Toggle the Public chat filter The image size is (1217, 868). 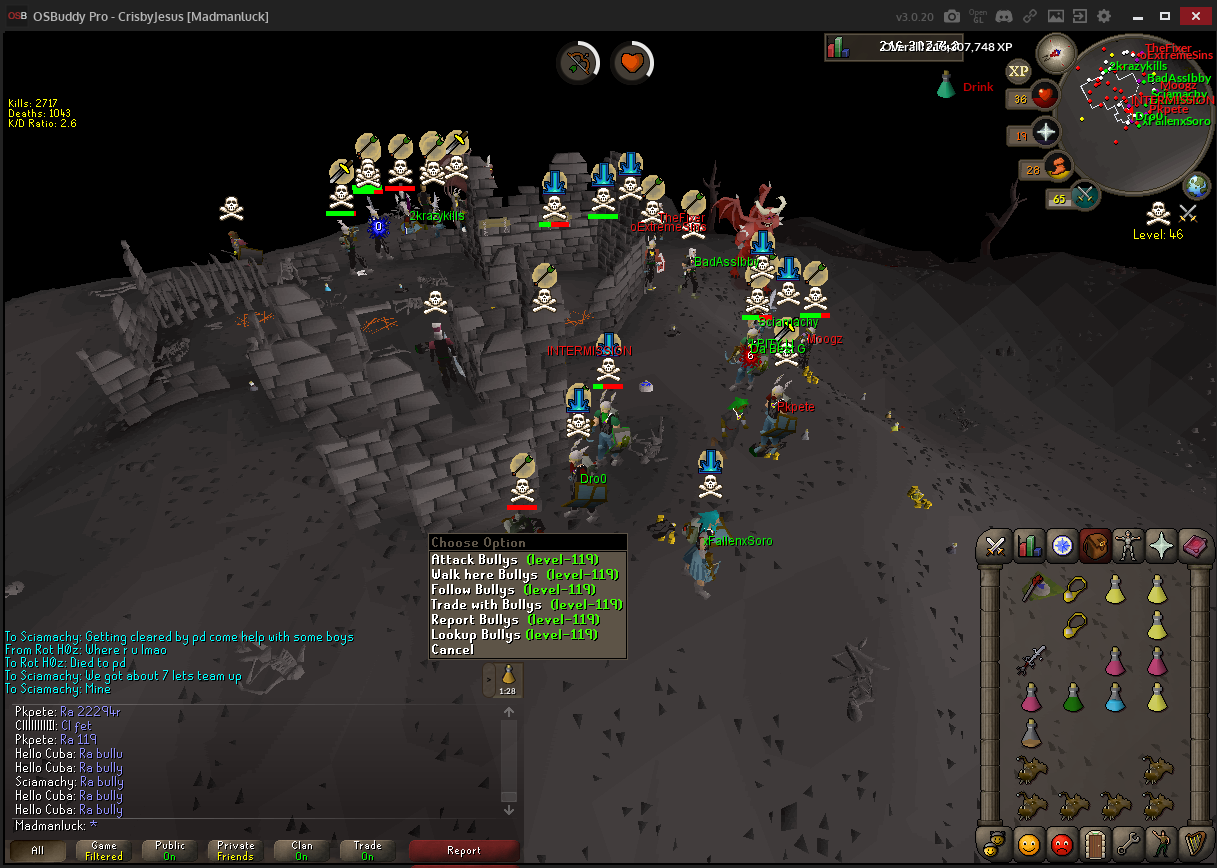click(x=170, y=851)
